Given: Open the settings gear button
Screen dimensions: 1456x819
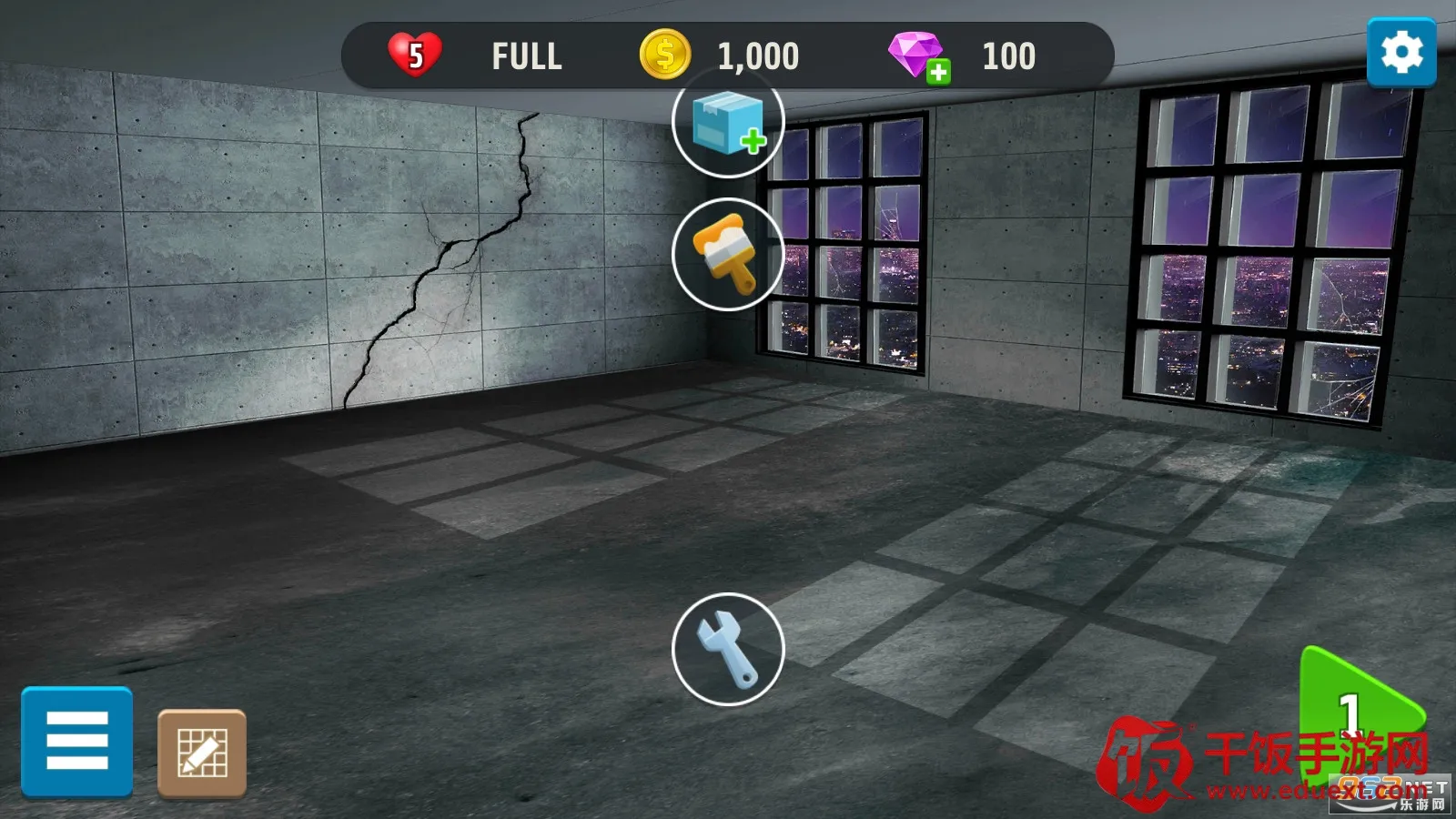Looking at the screenshot, I should [x=1400, y=53].
